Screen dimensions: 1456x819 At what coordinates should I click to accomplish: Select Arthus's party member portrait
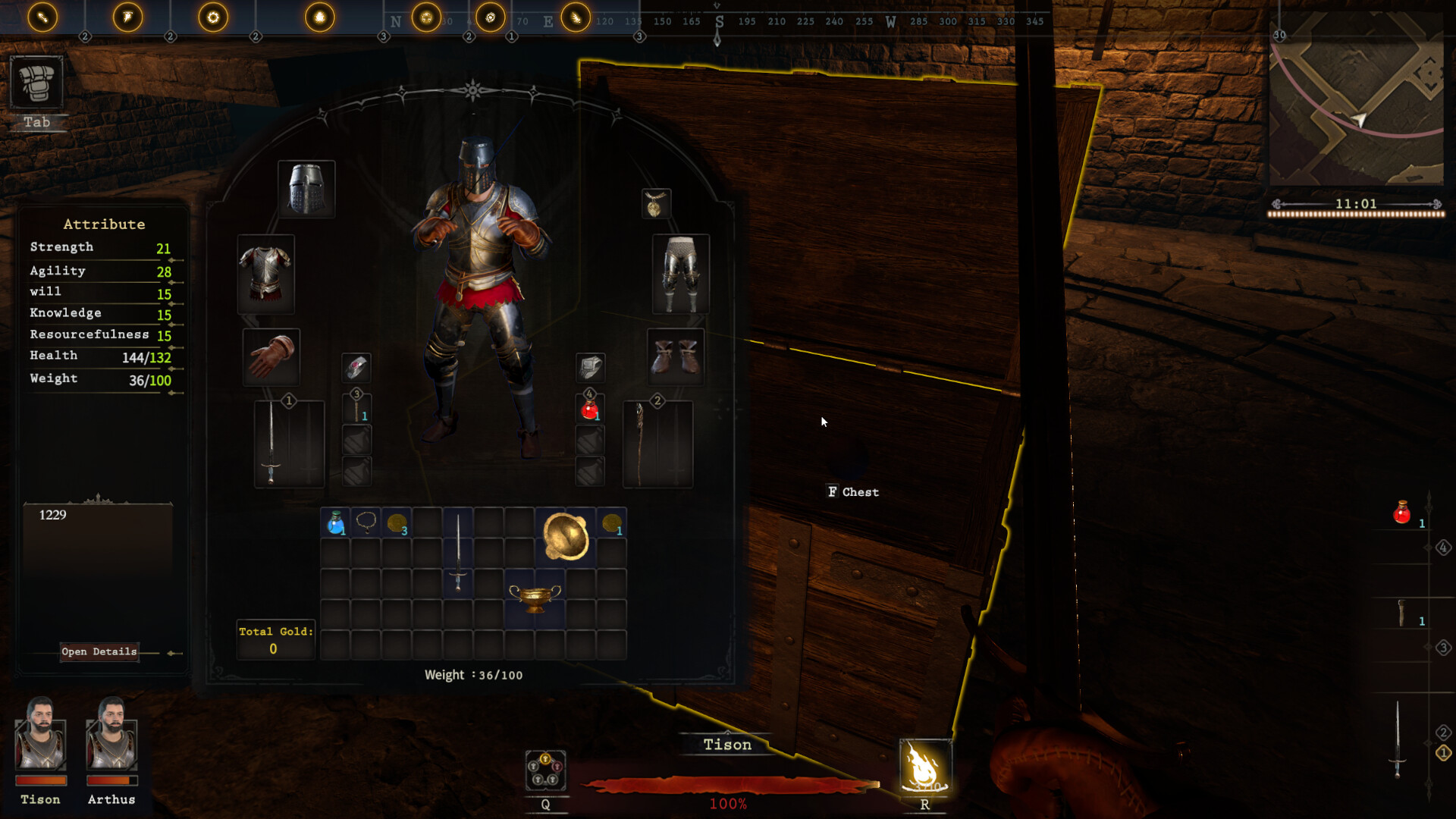click(x=111, y=743)
